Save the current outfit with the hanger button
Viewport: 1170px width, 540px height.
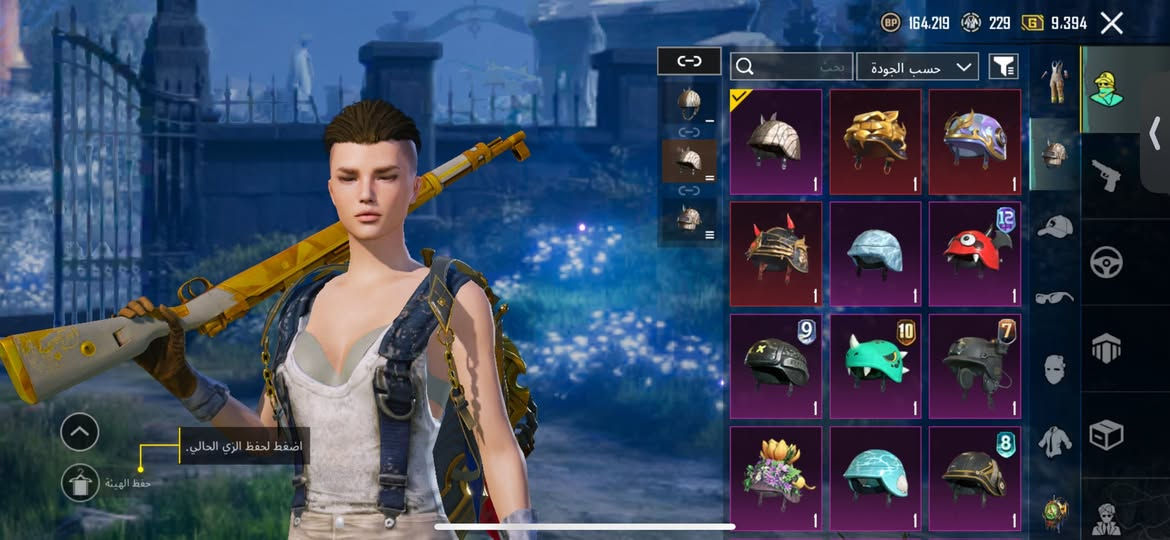point(79,484)
